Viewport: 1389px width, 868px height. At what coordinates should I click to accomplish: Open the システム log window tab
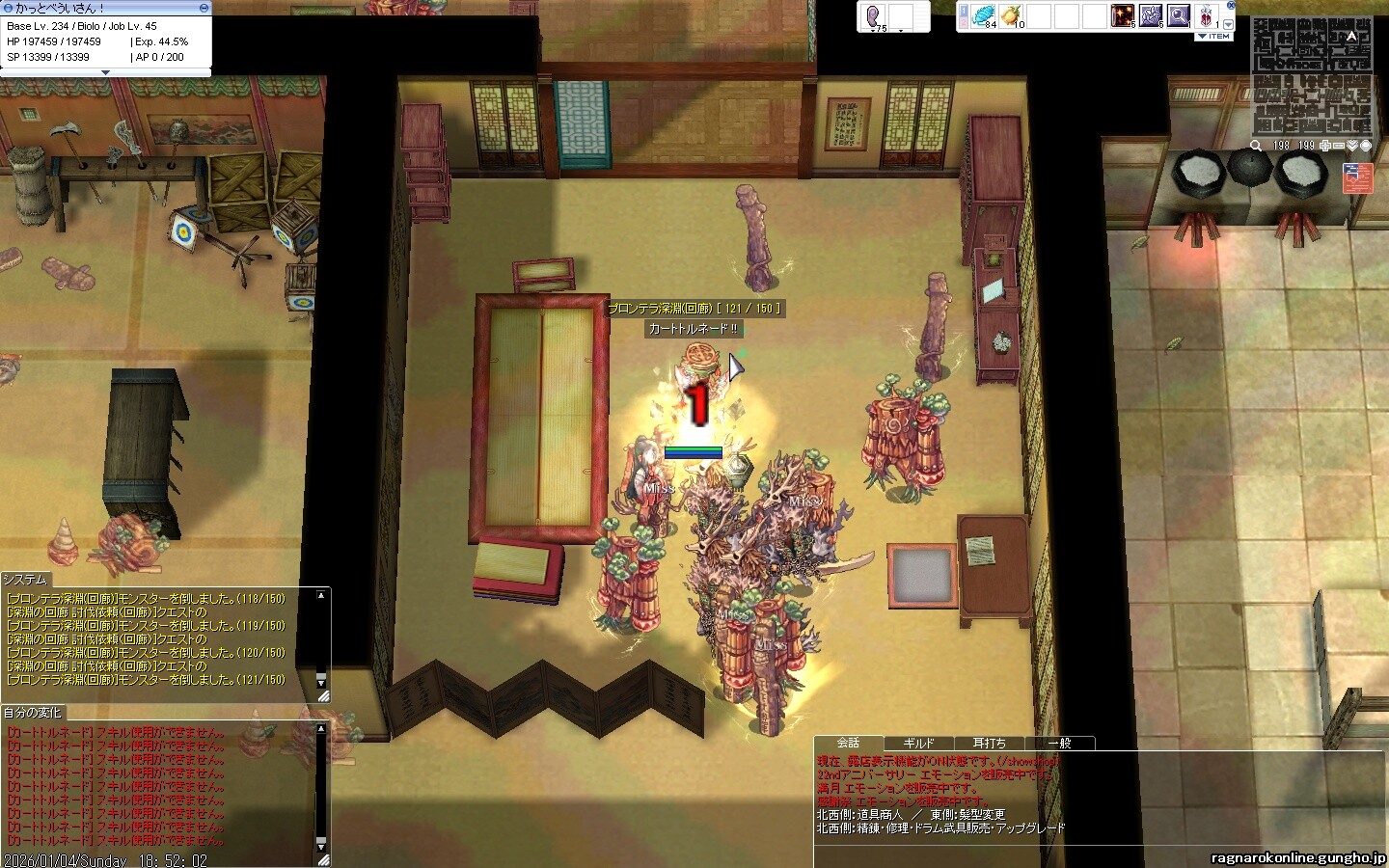coord(25,580)
